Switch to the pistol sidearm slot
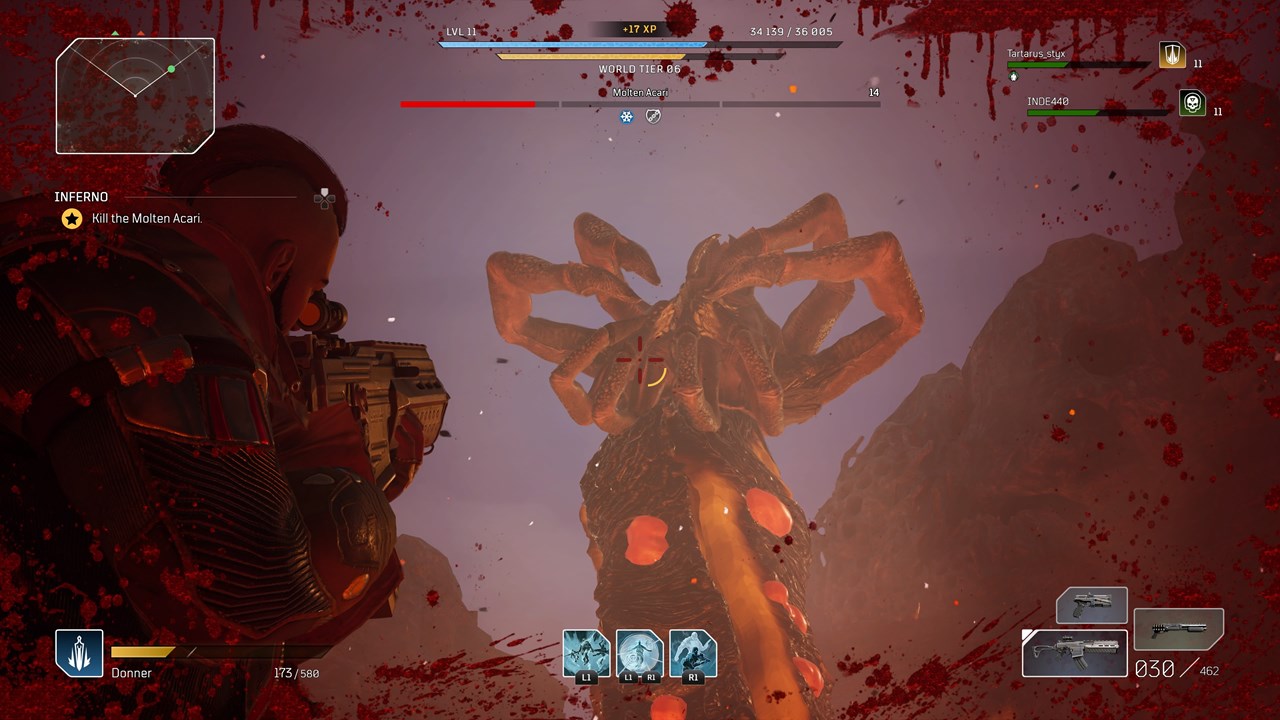1280x720 pixels. click(x=1092, y=606)
